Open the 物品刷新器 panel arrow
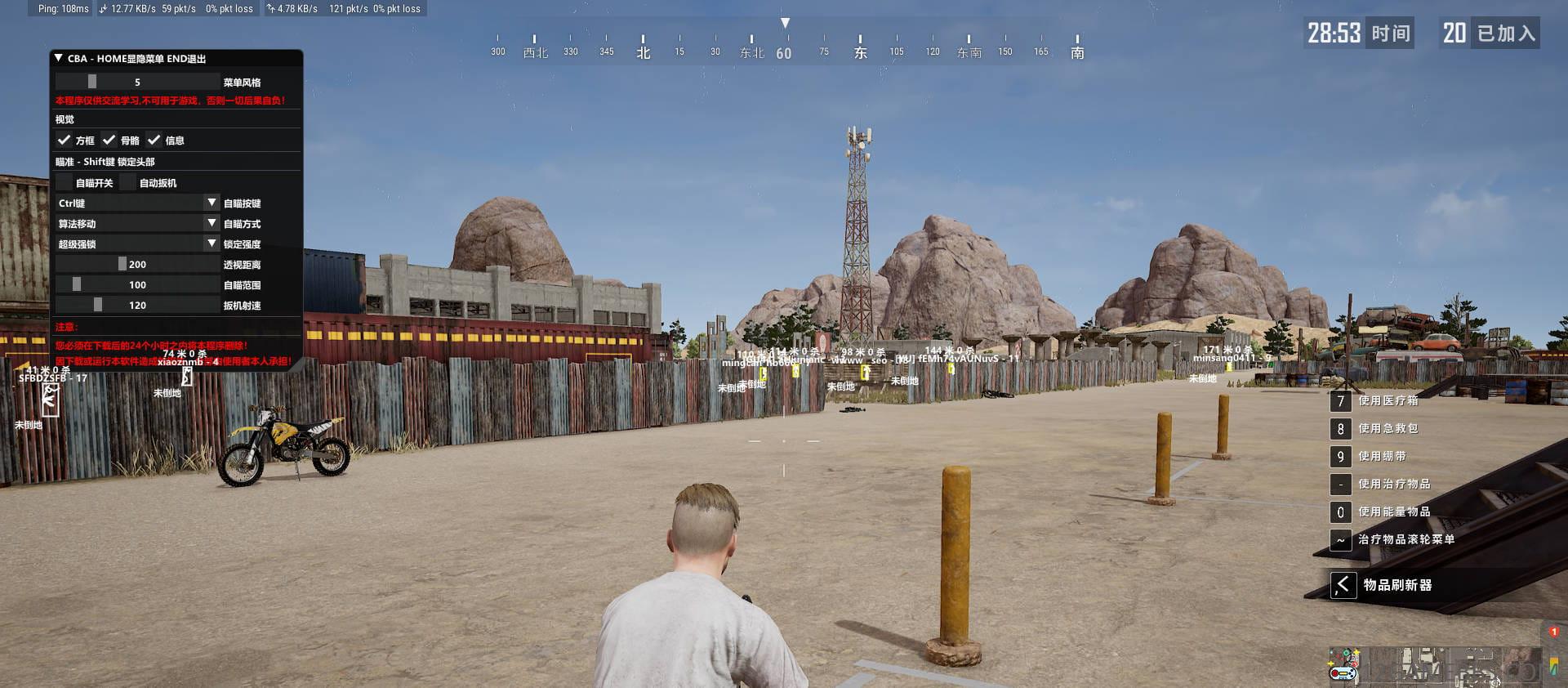The width and height of the screenshot is (1568, 688). point(1343,585)
